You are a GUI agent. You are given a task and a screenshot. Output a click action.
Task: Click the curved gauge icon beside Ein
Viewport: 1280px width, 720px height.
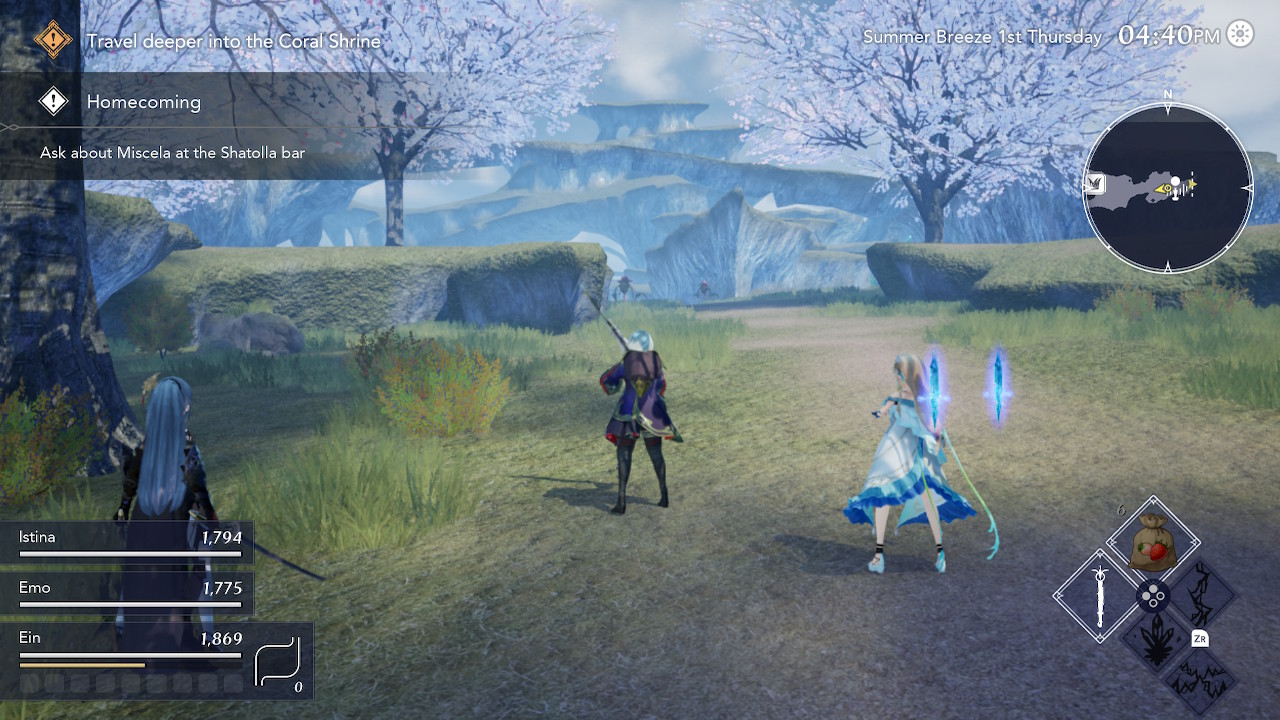(x=277, y=664)
